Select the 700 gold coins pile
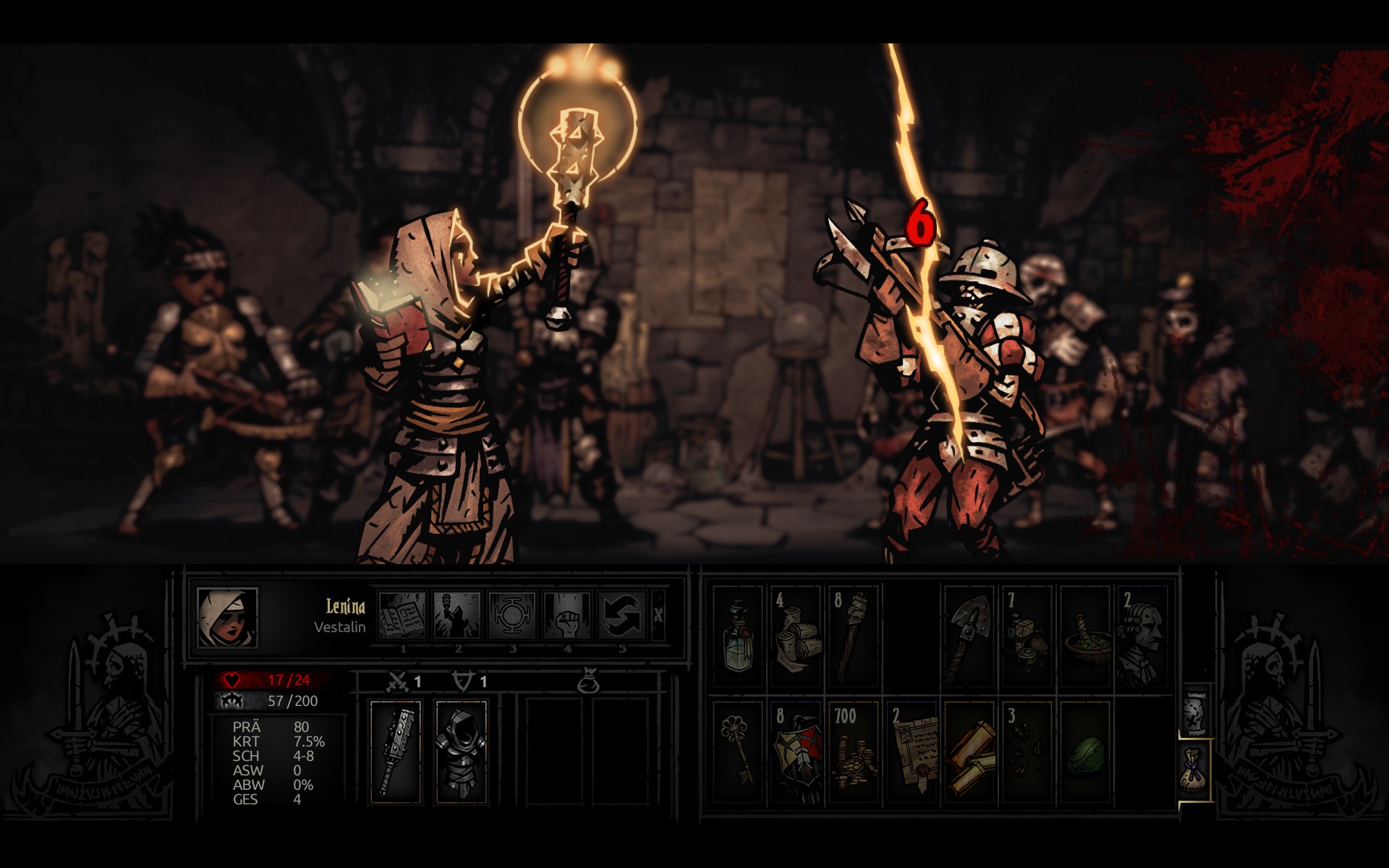 853,751
